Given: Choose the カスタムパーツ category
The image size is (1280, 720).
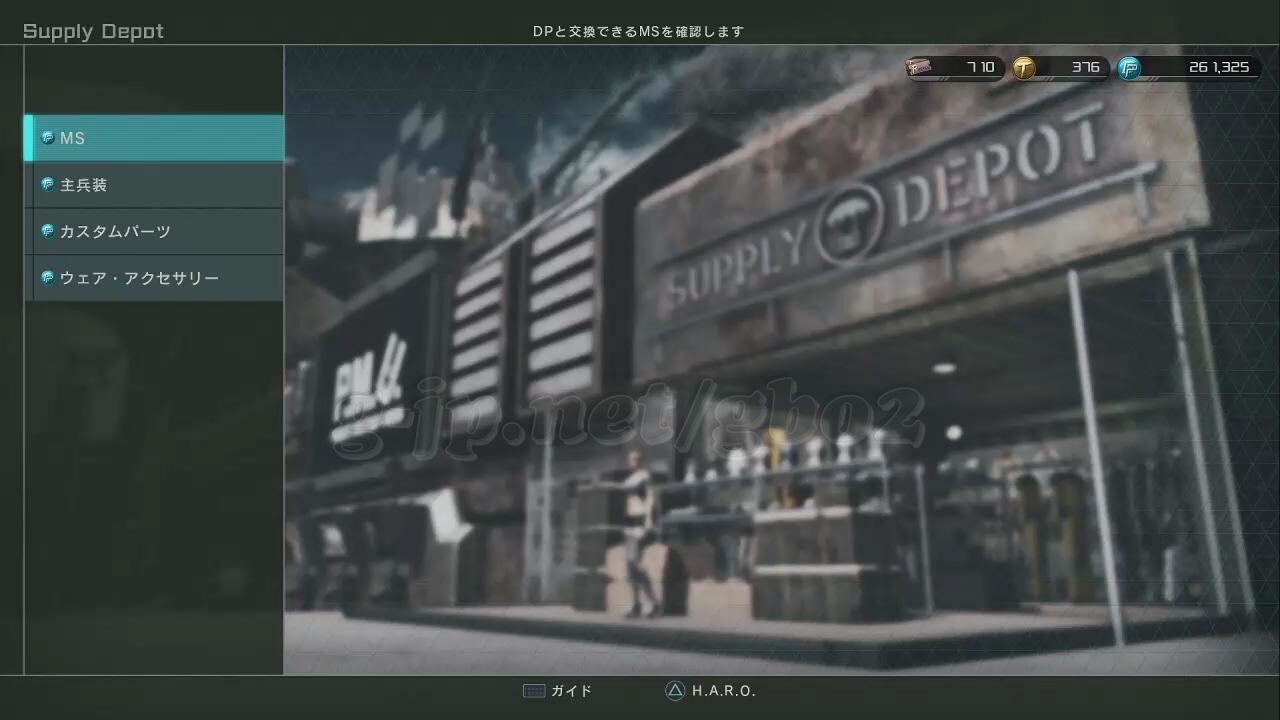Looking at the screenshot, I should click(154, 231).
